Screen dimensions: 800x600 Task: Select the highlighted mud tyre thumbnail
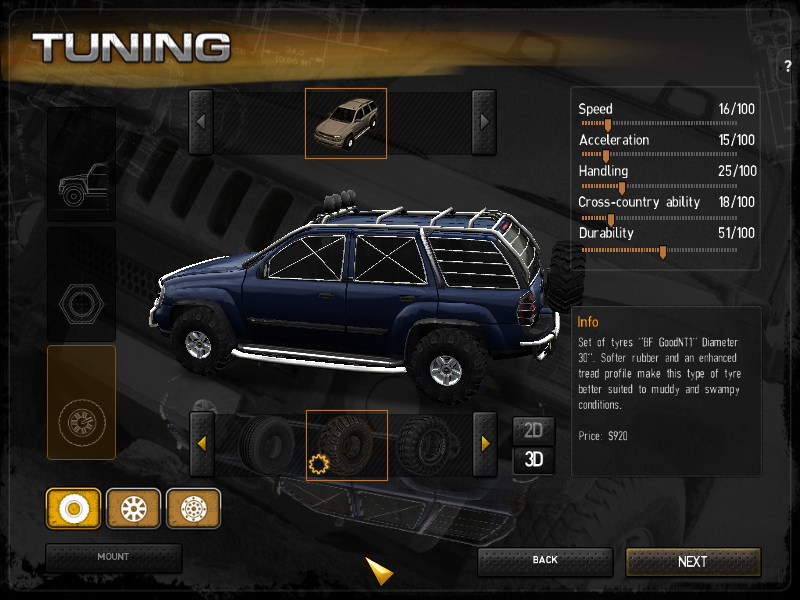[346, 445]
